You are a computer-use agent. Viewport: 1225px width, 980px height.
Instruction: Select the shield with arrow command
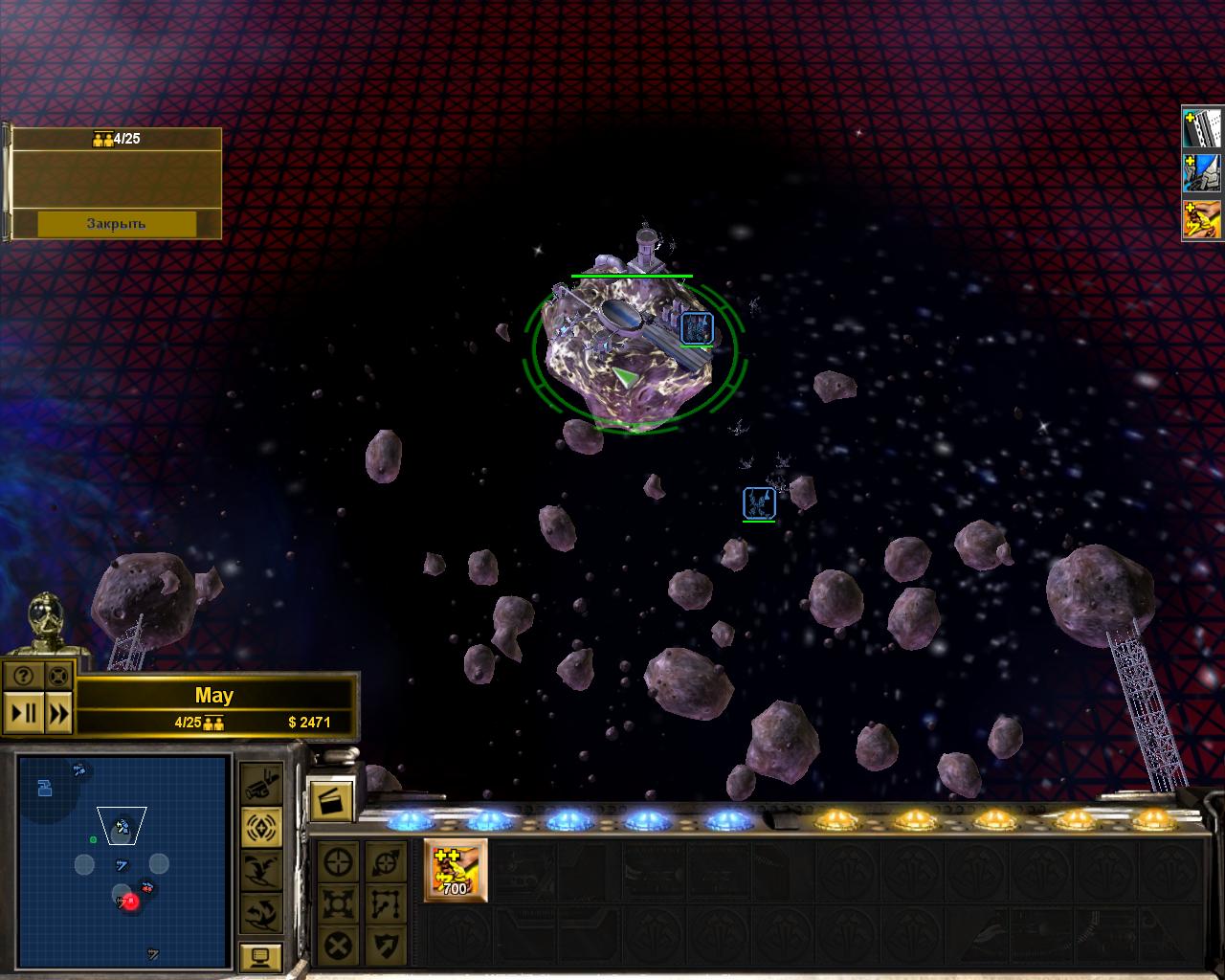click(385, 947)
